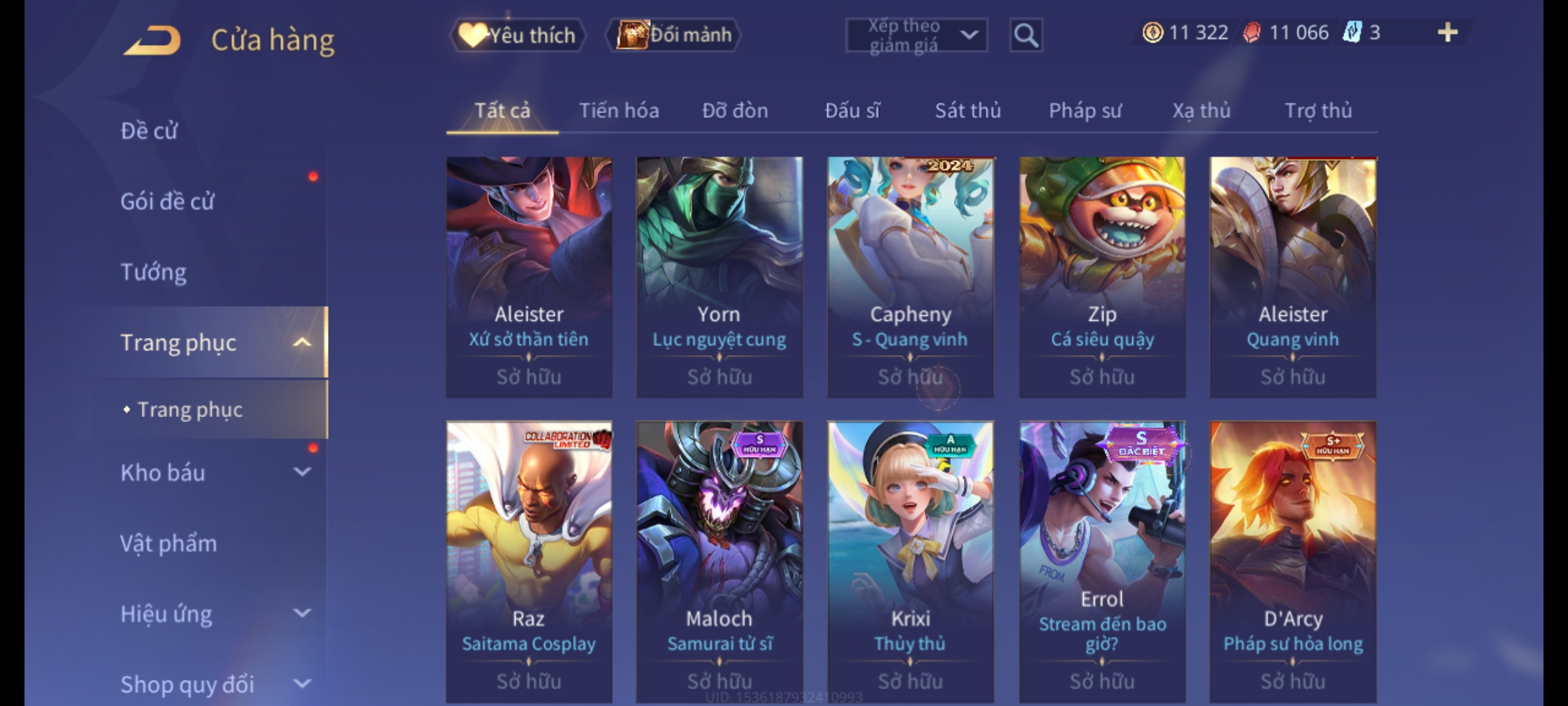The width and height of the screenshot is (1568, 706).
Task: Select the Sát thủ category tab
Action: [x=968, y=110]
